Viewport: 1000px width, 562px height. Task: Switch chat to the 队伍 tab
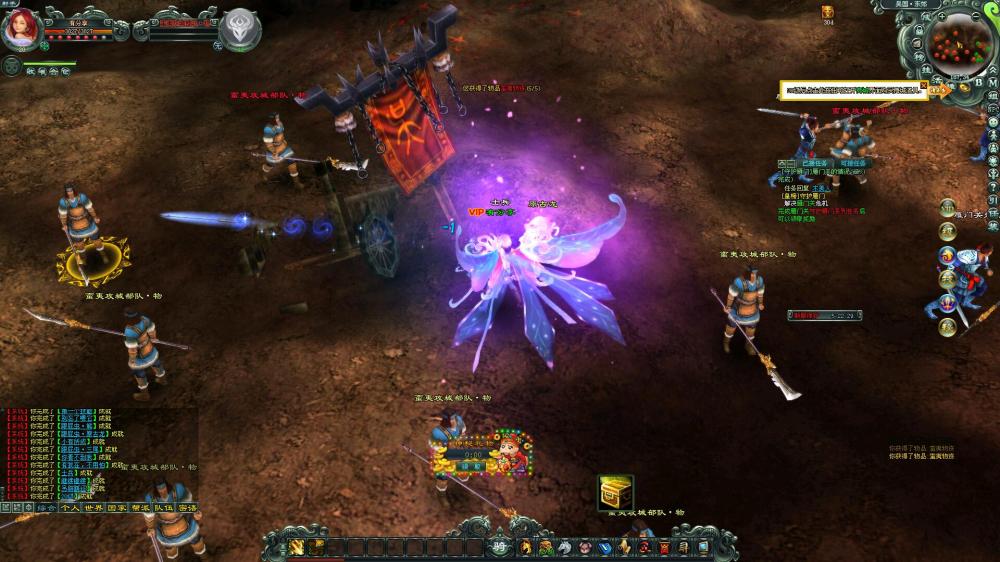pos(164,508)
